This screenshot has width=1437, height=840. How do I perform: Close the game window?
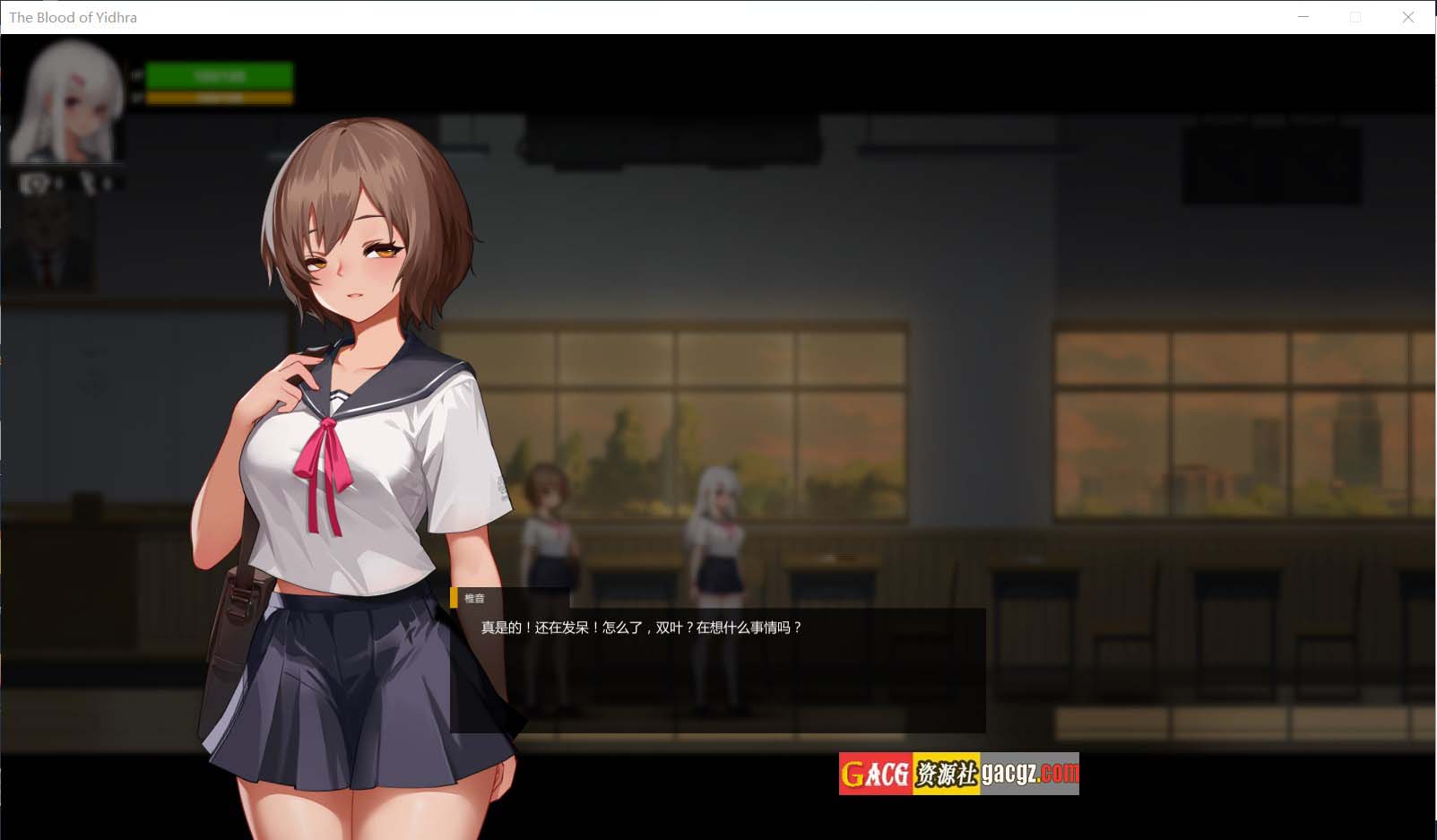pyautogui.click(x=1407, y=17)
